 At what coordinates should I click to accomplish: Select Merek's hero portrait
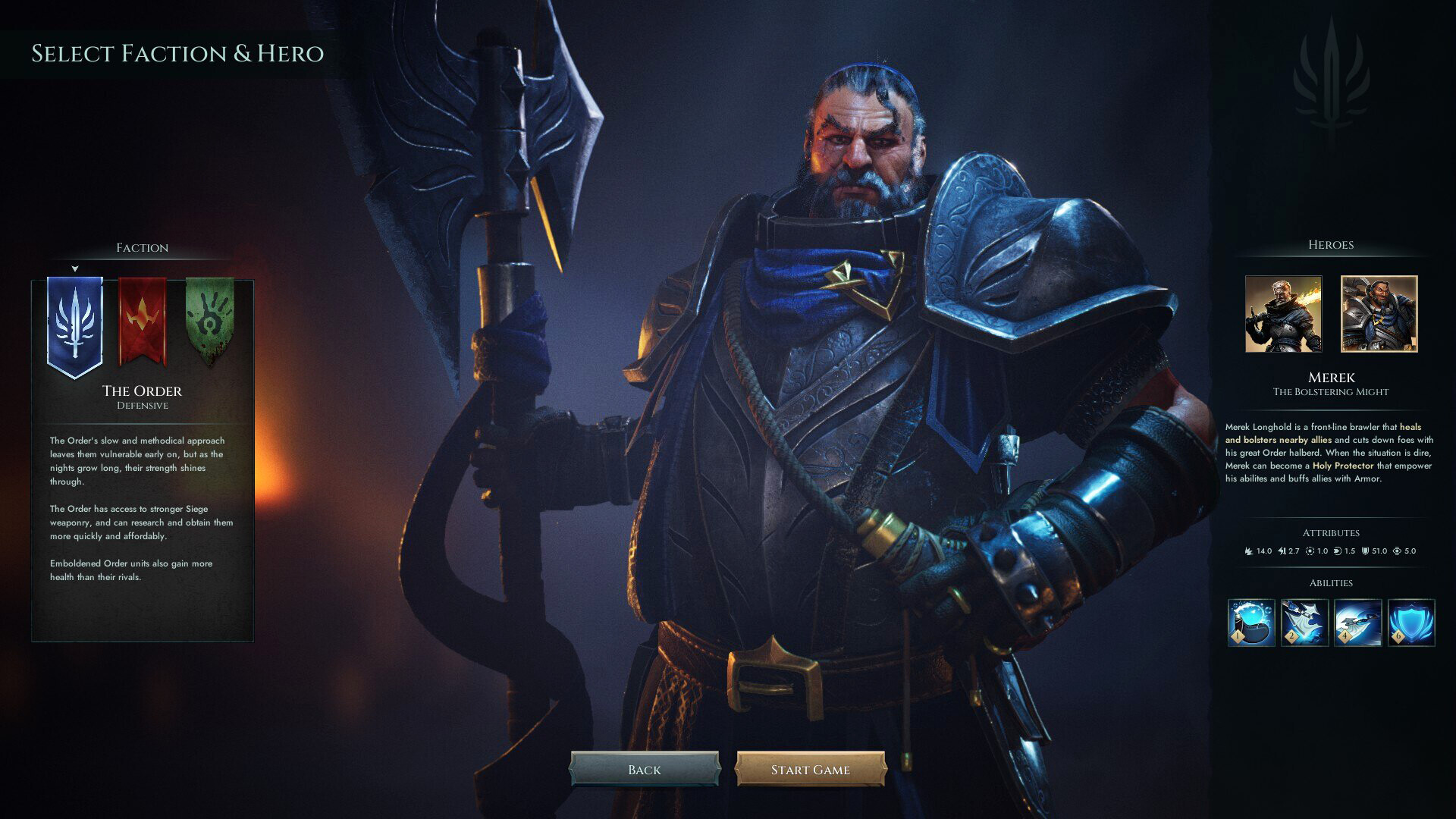coord(1377,315)
